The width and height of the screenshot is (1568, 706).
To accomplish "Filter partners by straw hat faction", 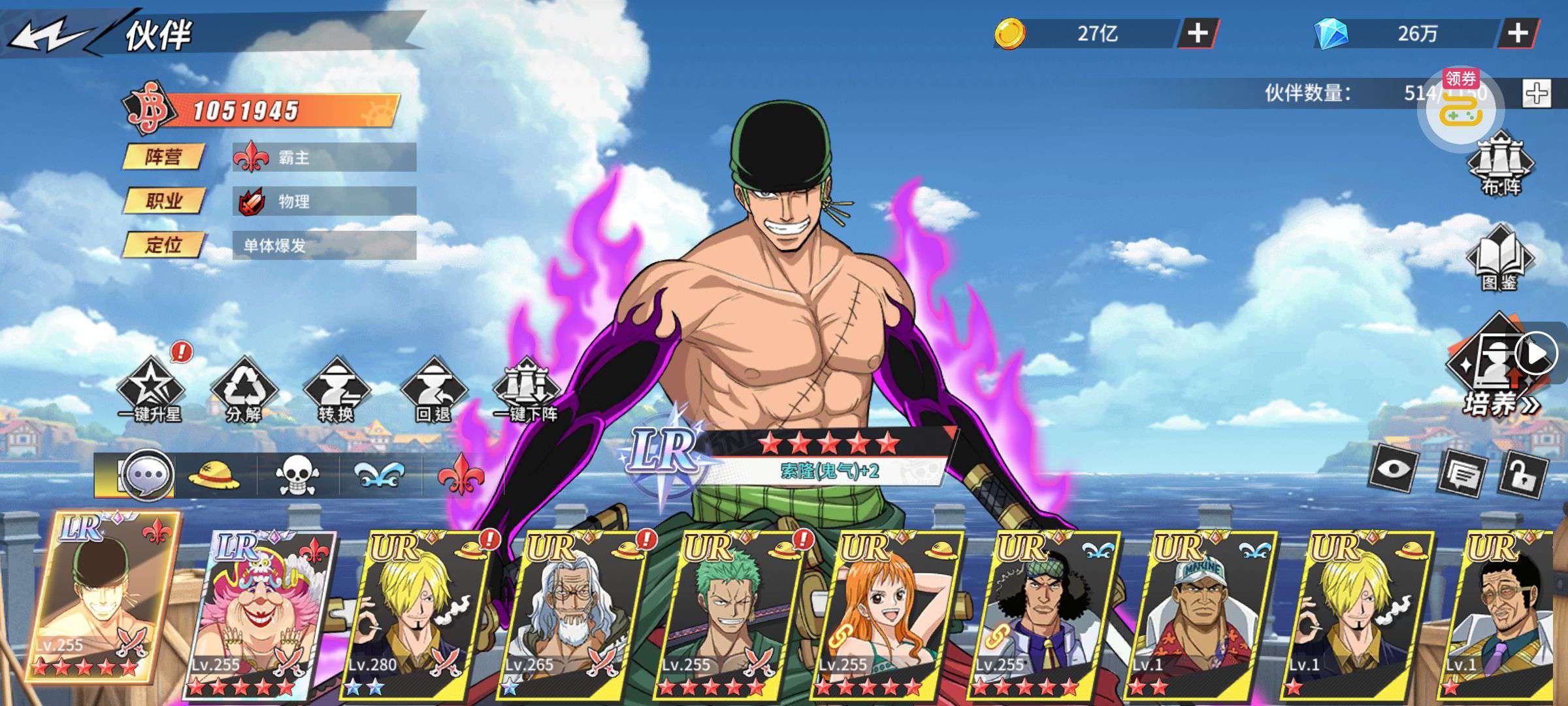I will 214,476.
